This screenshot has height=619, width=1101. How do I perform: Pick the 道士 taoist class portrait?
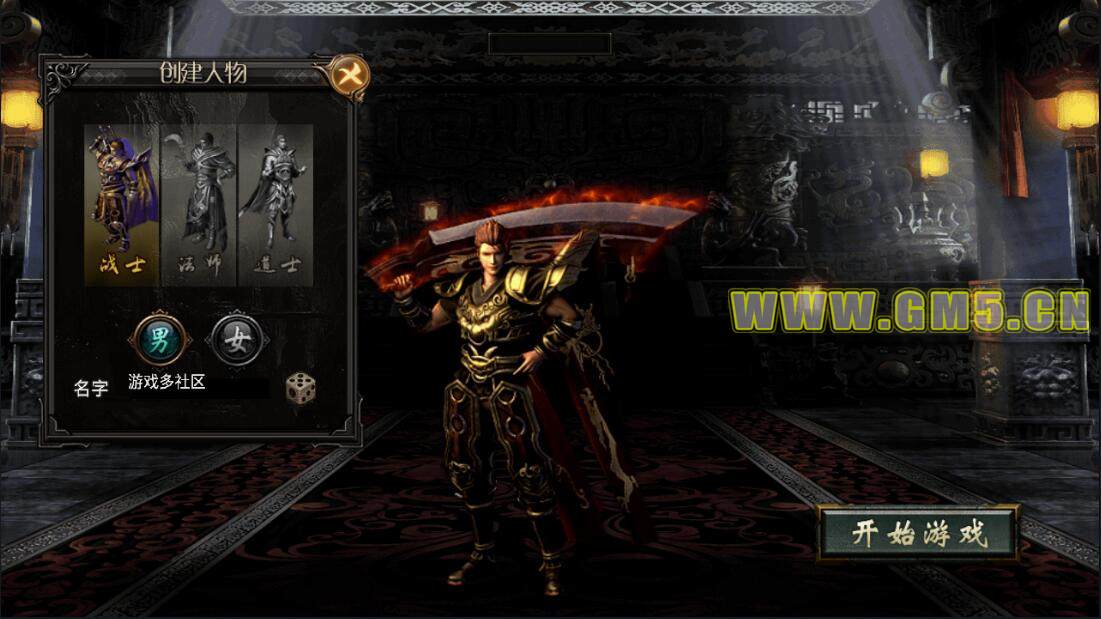coord(275,204)
